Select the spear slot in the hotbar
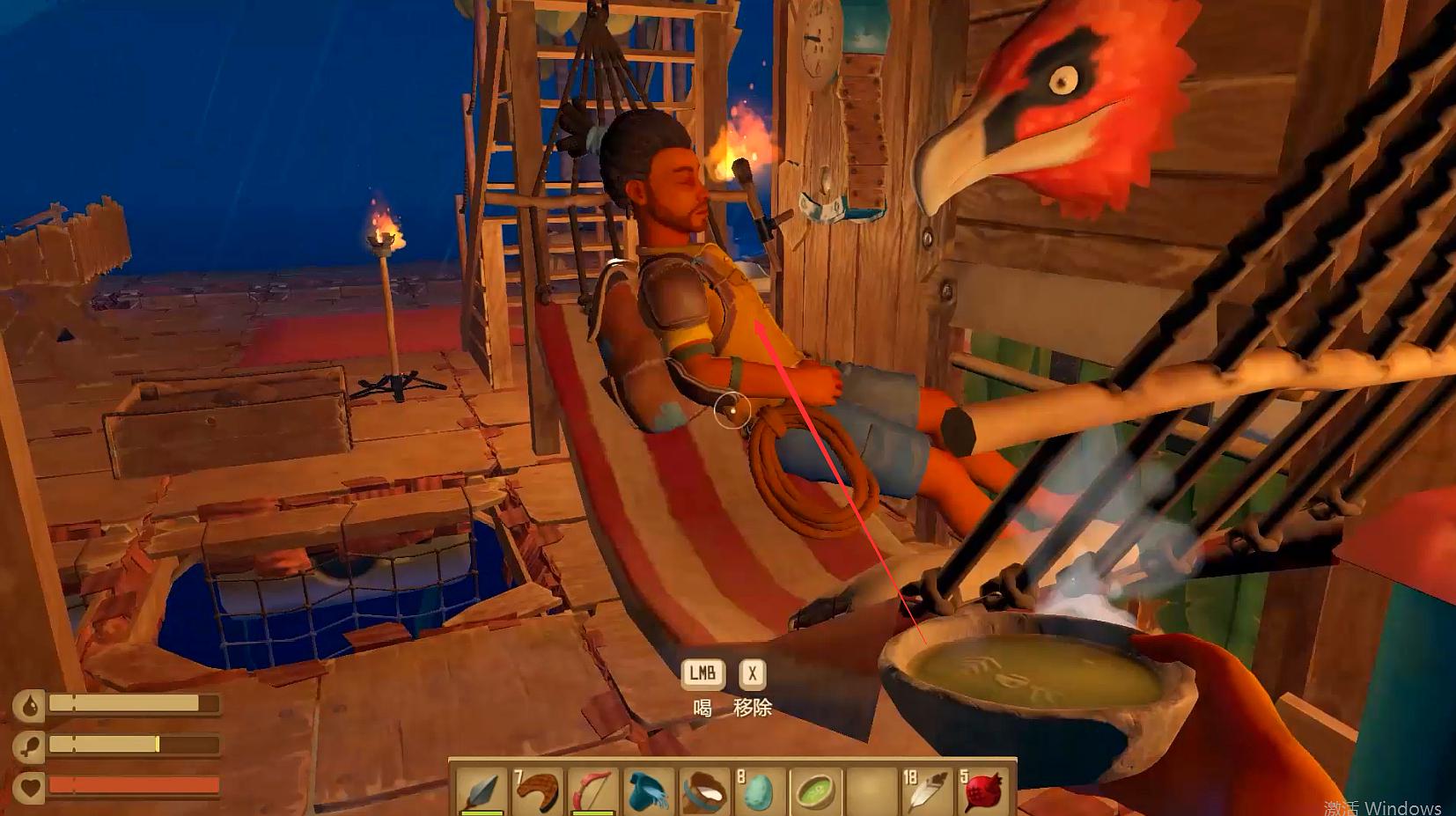 [x=482, y=790]
